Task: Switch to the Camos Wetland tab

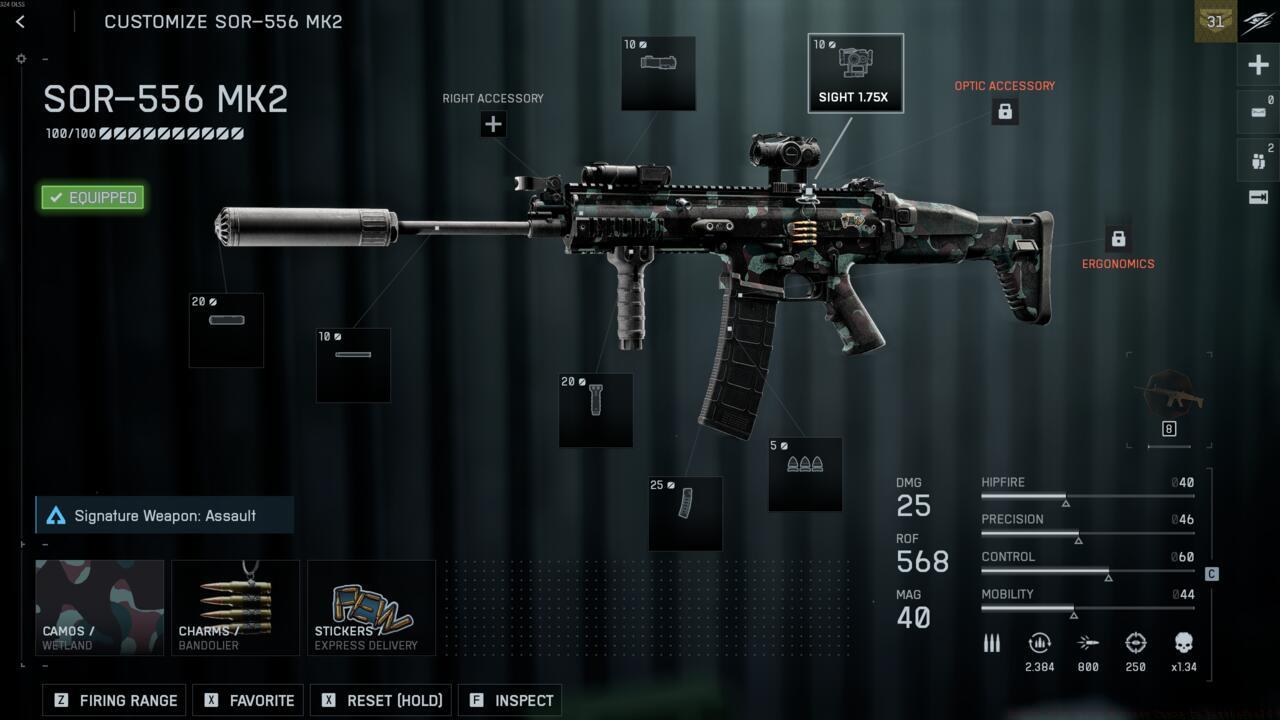Action: [x=99, y=607]
